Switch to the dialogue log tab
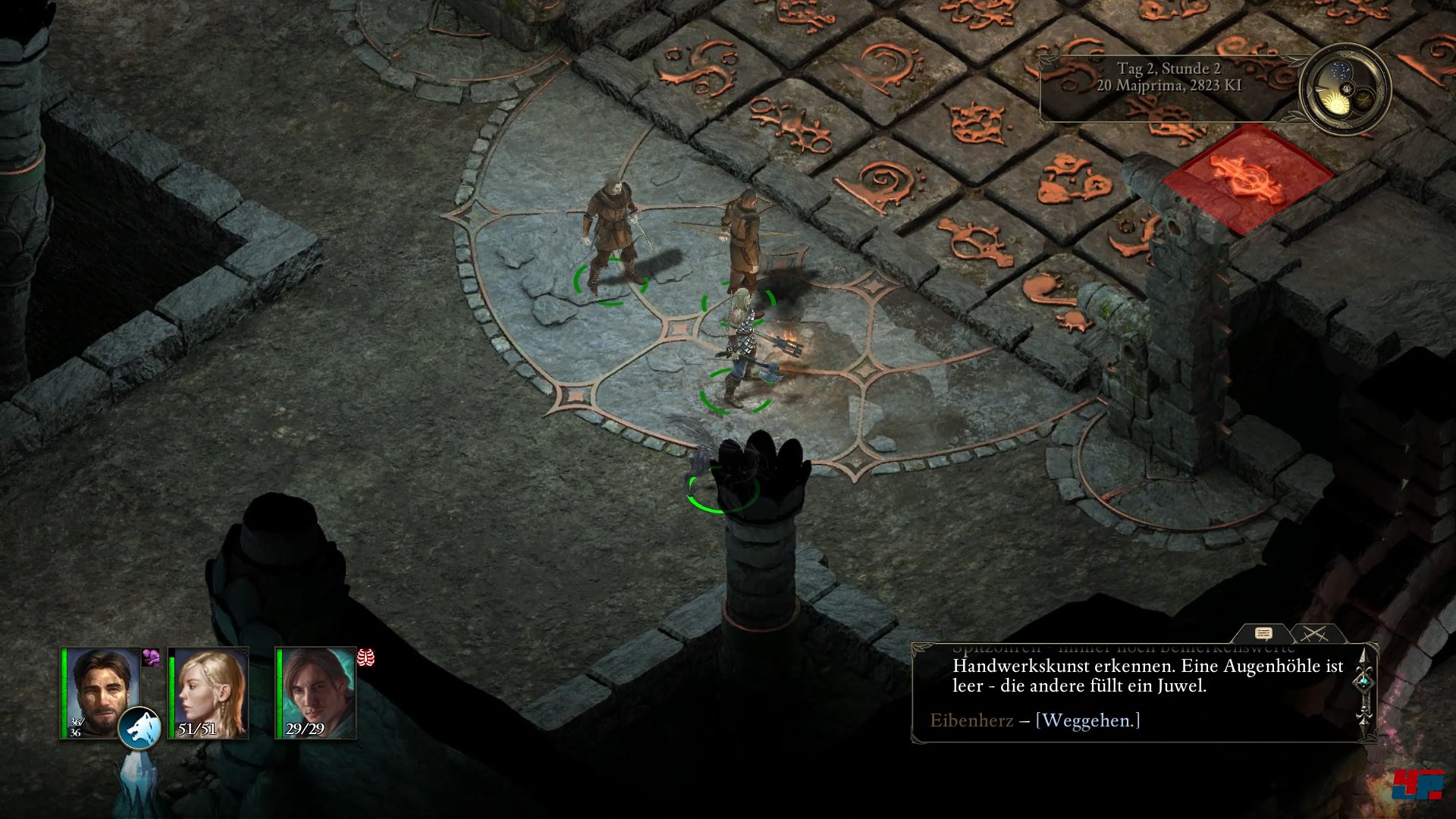Image resolution: width=1456 pixels, height=819 pixels. [1263, 634]
